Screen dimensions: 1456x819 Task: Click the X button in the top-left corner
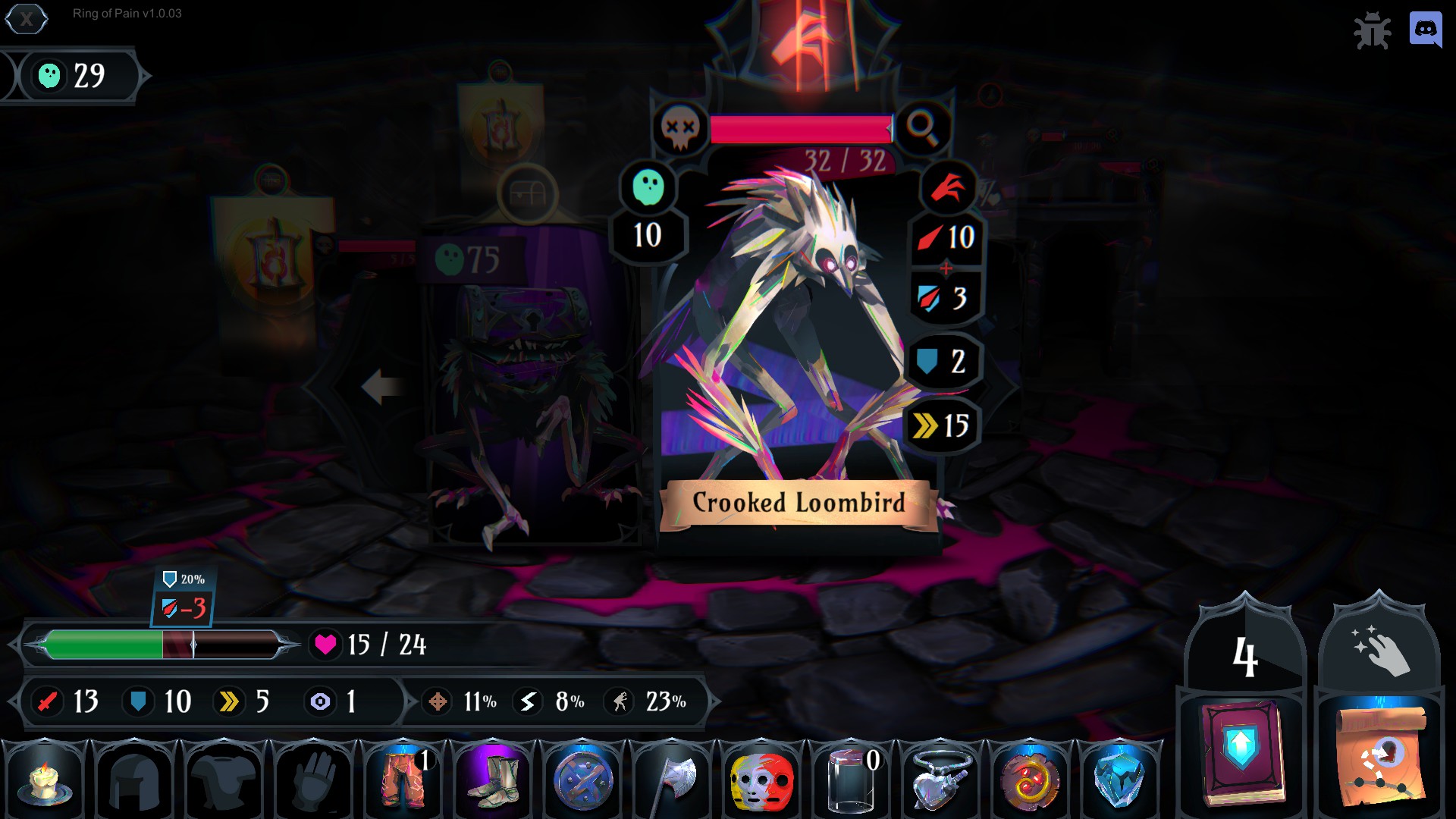click(x=27, y=20)
